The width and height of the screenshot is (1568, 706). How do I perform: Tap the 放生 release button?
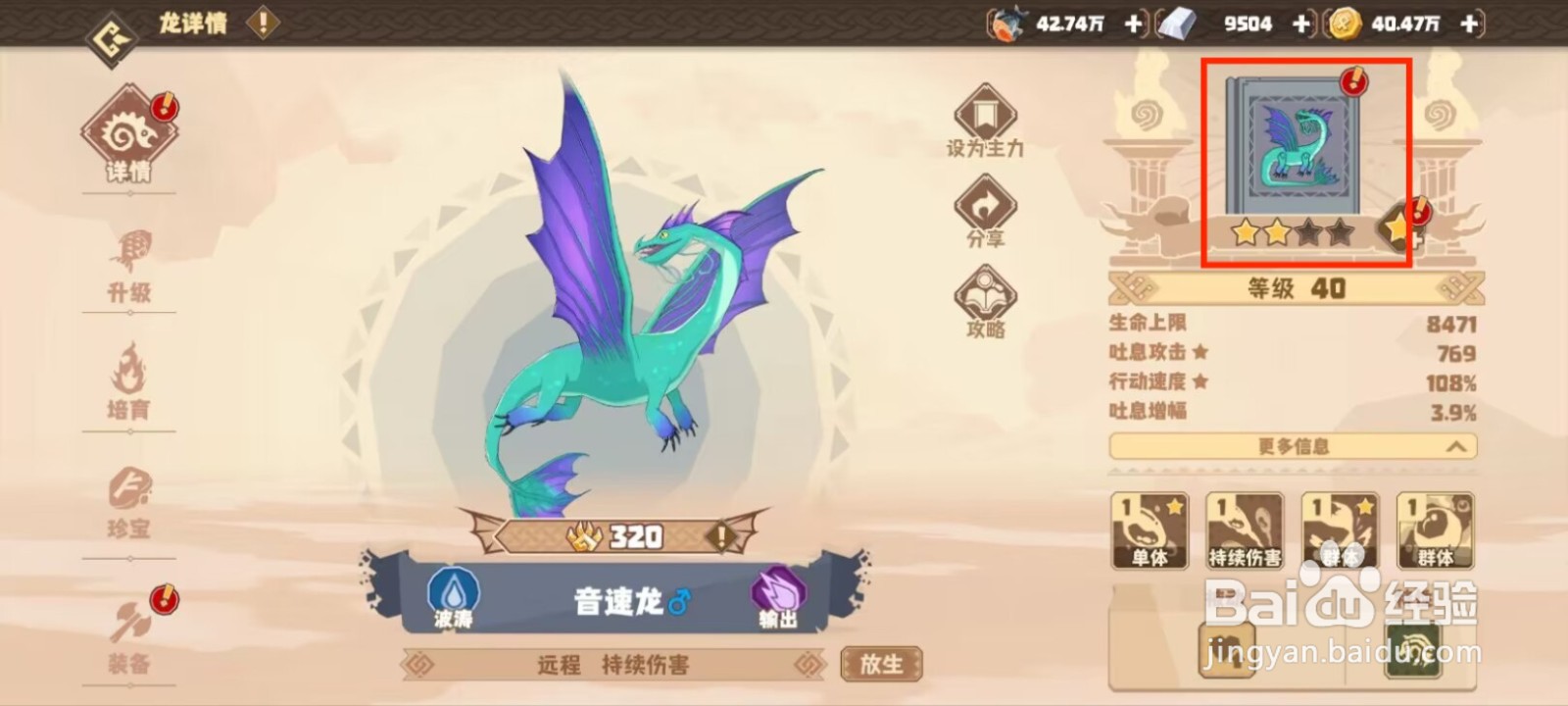tap(880, 664)
